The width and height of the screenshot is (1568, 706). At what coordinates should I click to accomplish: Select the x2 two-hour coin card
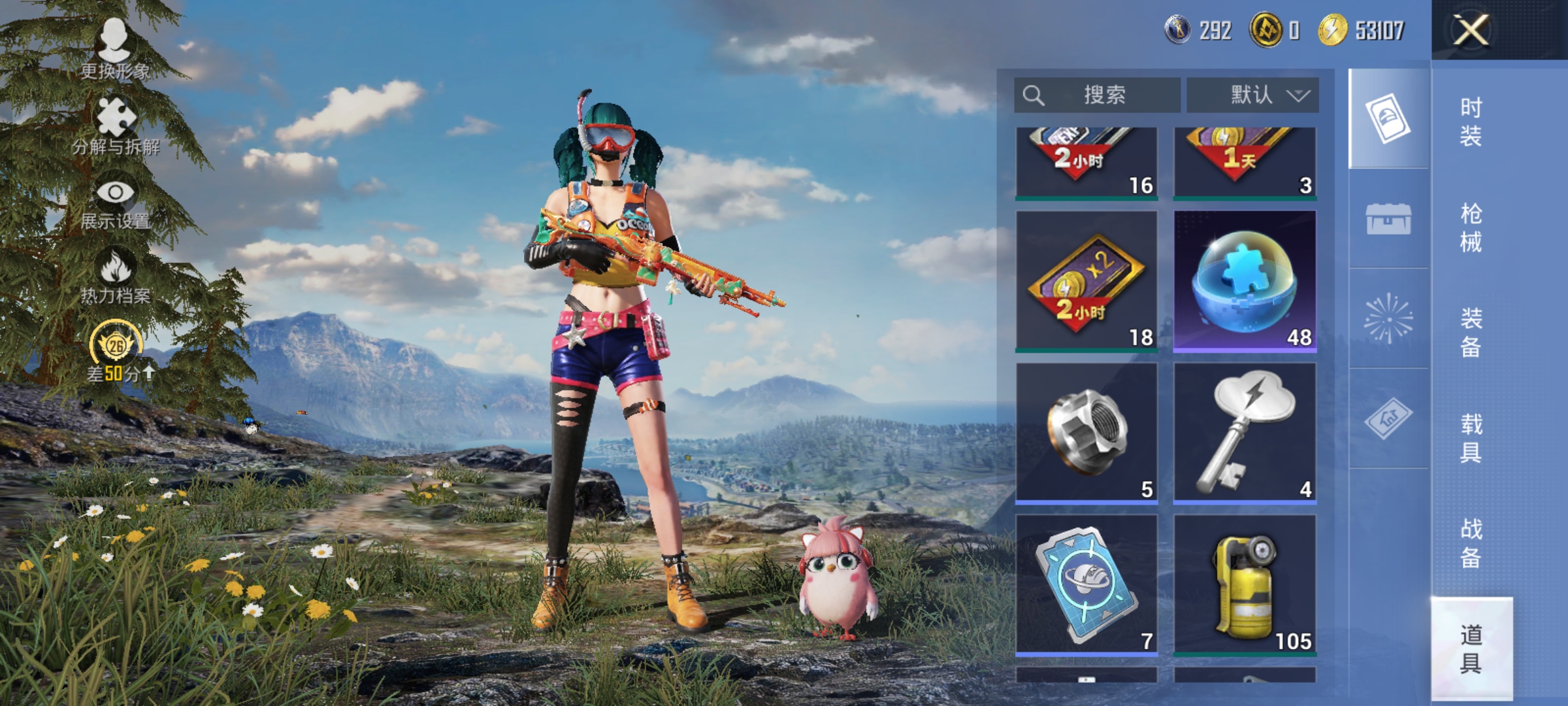coord(1086,281)
